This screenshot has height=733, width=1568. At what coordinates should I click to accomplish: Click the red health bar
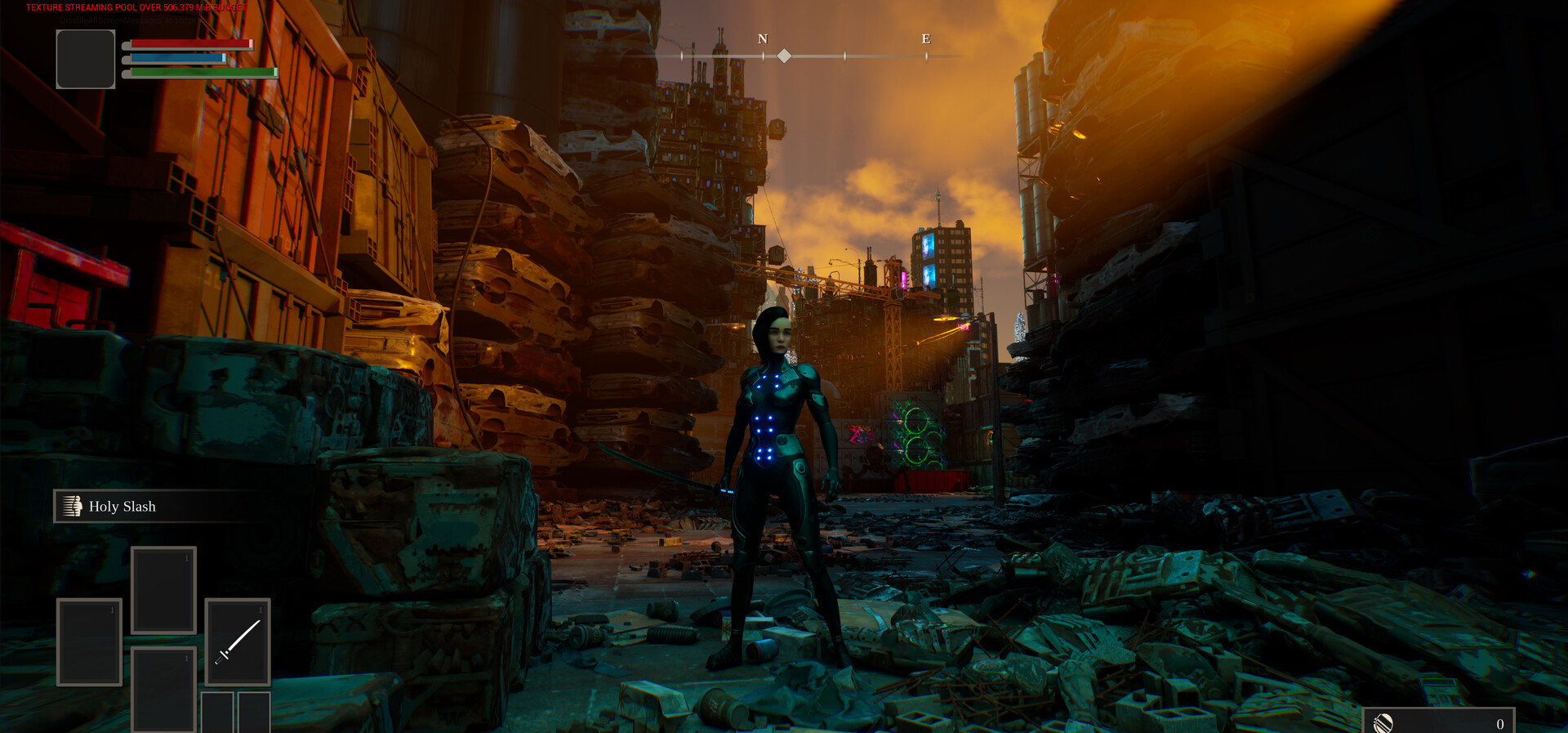point(192,43)
